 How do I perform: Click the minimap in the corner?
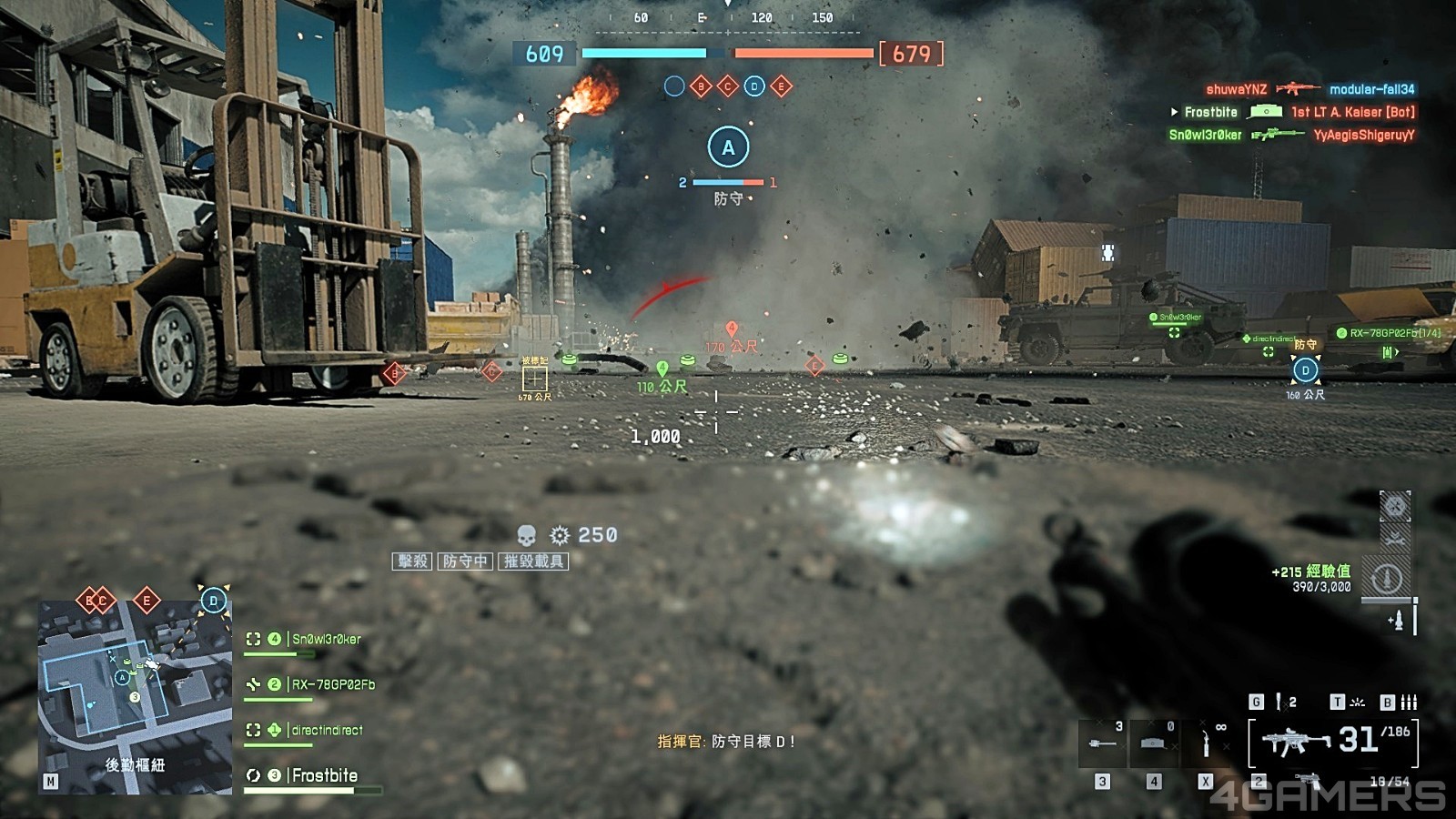coord(135,696)
